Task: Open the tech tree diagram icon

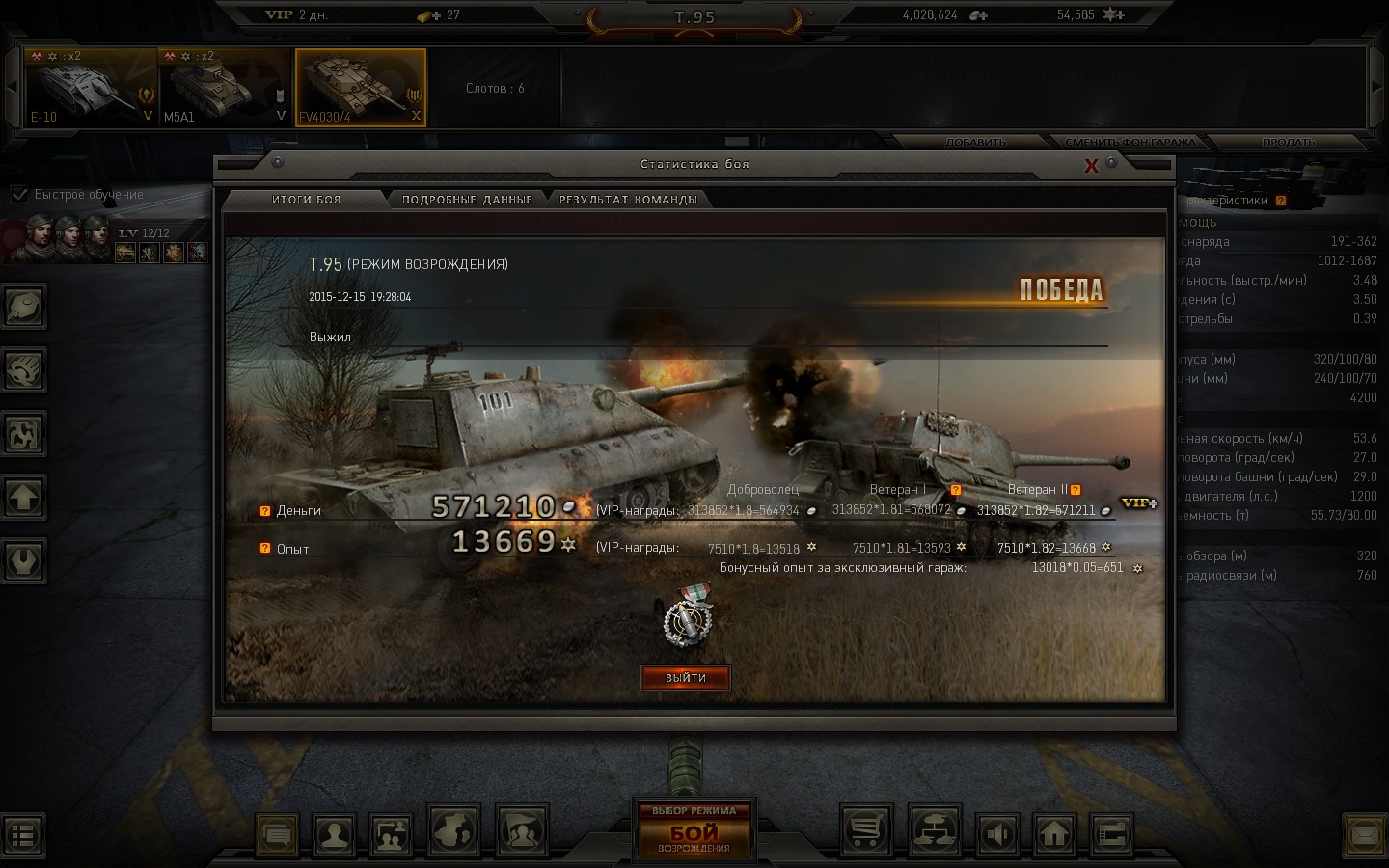Action: [934, 830]
